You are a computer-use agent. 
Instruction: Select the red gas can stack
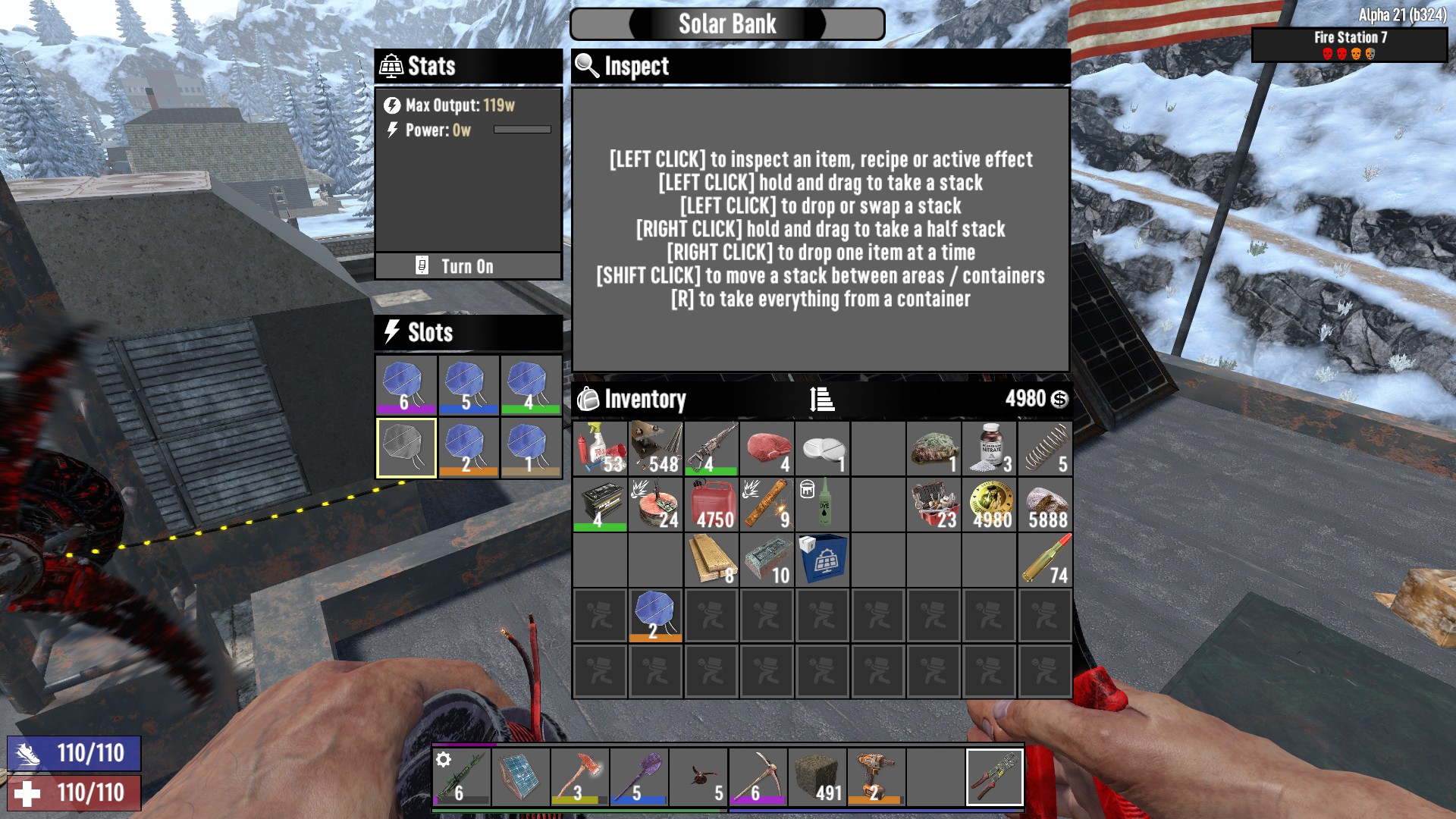click(x=711, y=504)
